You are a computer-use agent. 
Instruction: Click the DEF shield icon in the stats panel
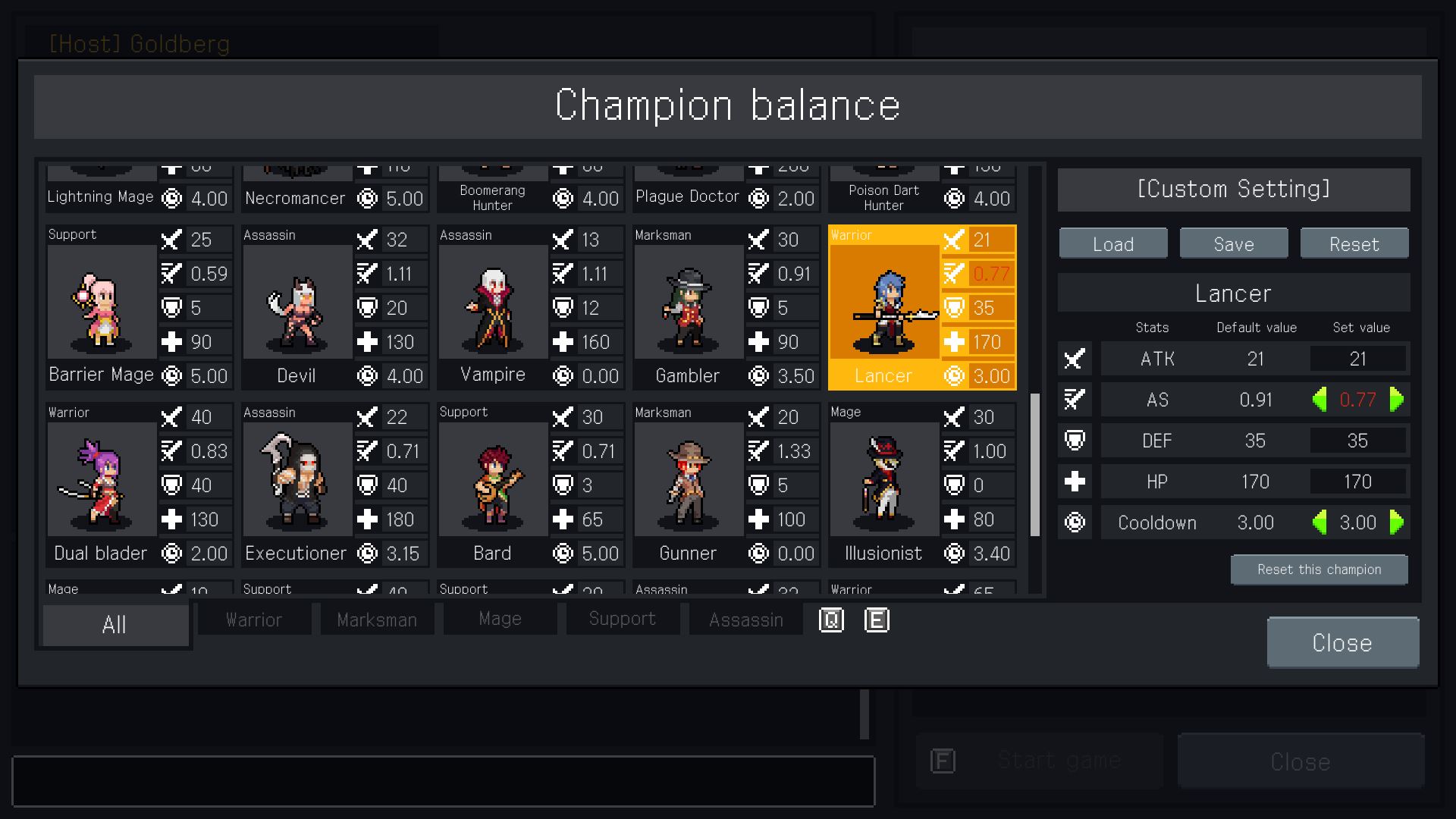click(x=1074, y=441)
